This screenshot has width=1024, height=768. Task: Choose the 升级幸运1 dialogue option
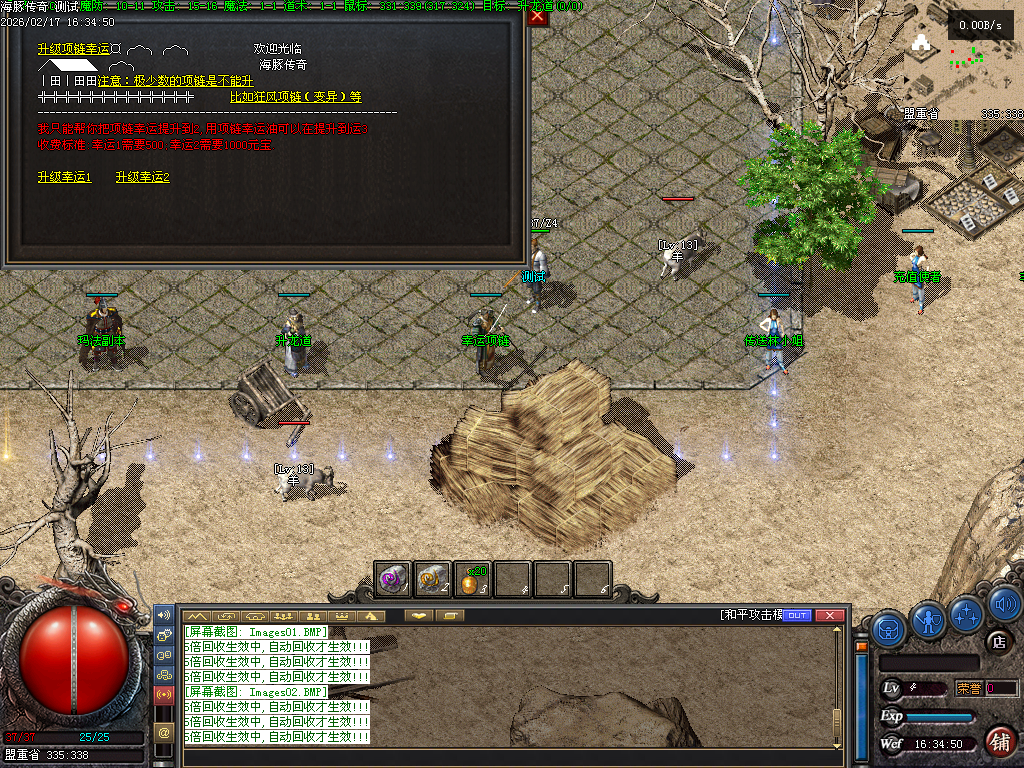tap(64, 177)
